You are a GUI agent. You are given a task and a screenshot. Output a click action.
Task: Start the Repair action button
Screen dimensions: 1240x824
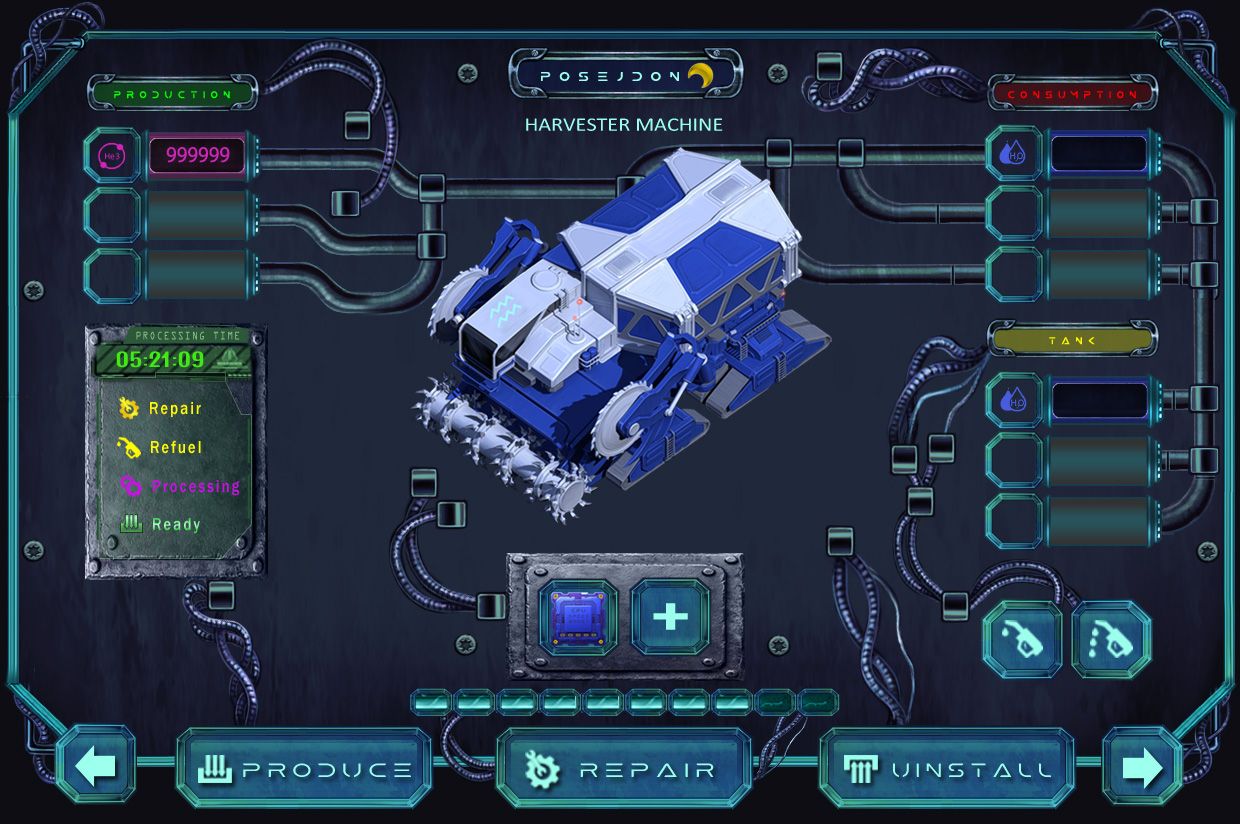pyautogui.click(x=623, y=768)
